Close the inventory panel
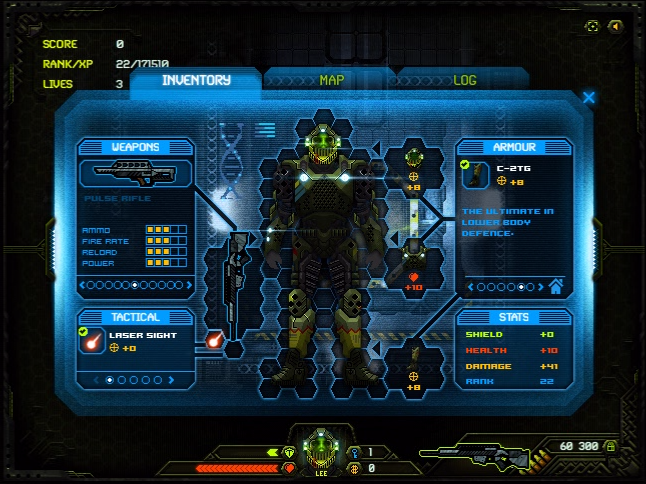The height and width of the screenshot is (484, 646). point(589,98)
